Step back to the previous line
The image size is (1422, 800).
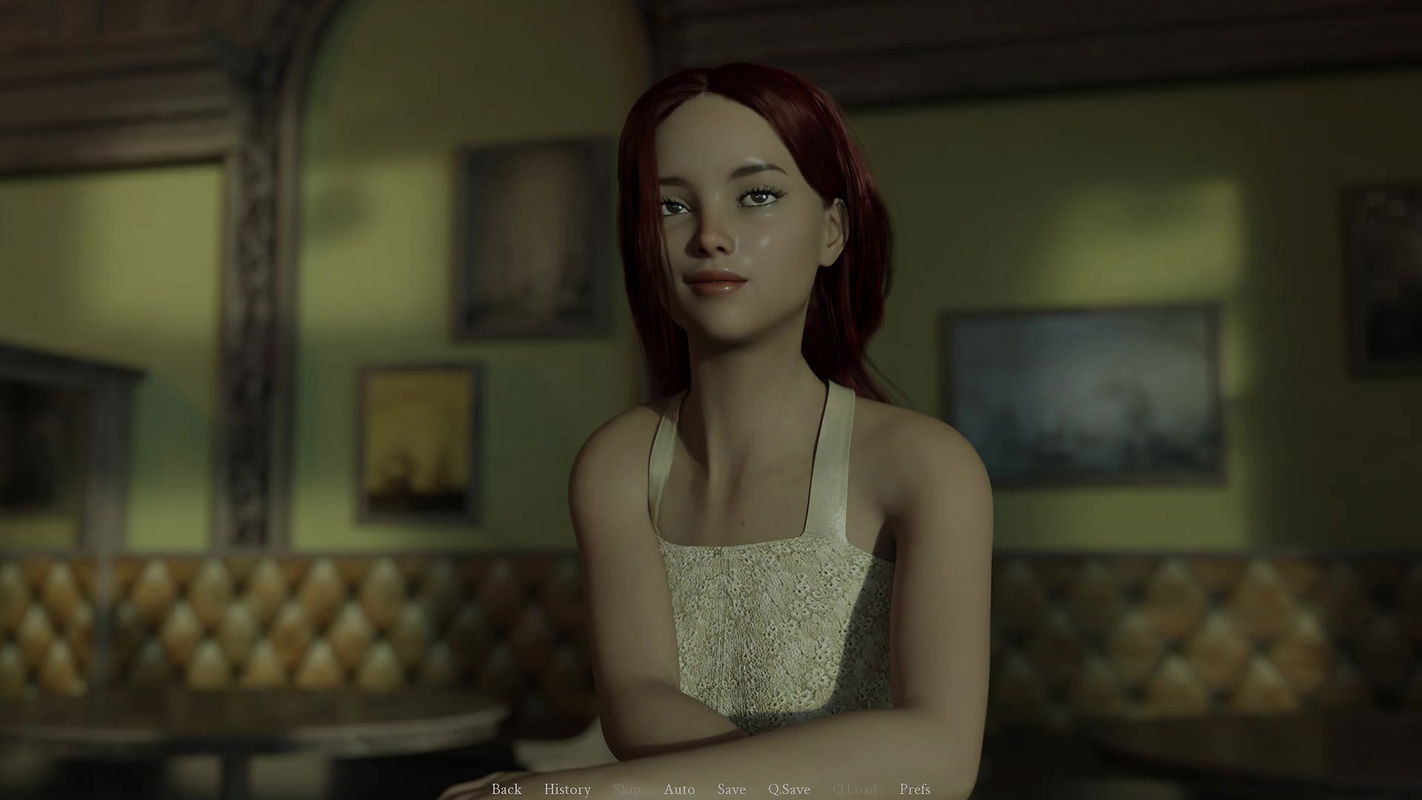pyautogui.click(x=506, y=789)
